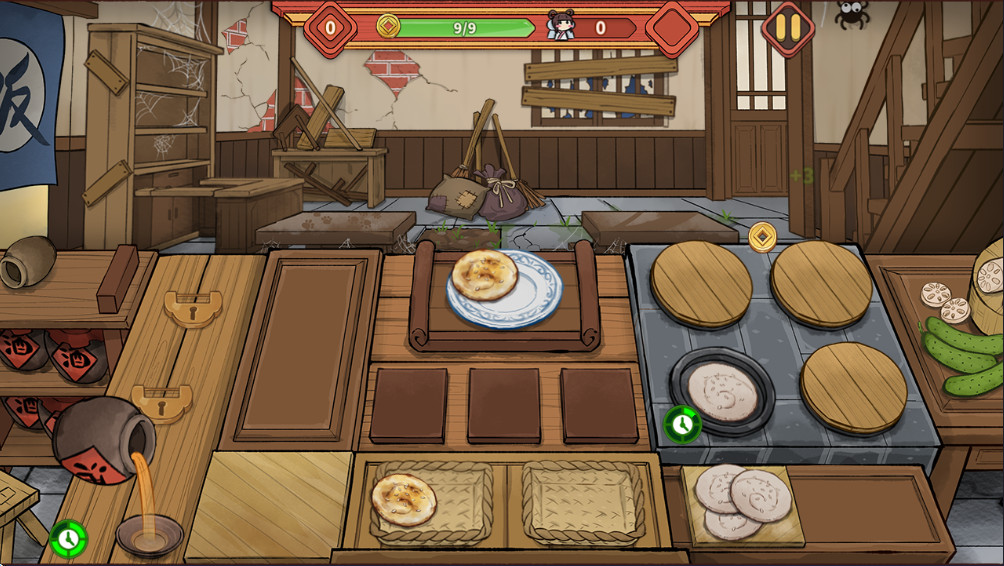Image resolution: width=1004 pixels, height=566 pixels.
Task: Pick the sliced lotus root
Action: point(939,301)
